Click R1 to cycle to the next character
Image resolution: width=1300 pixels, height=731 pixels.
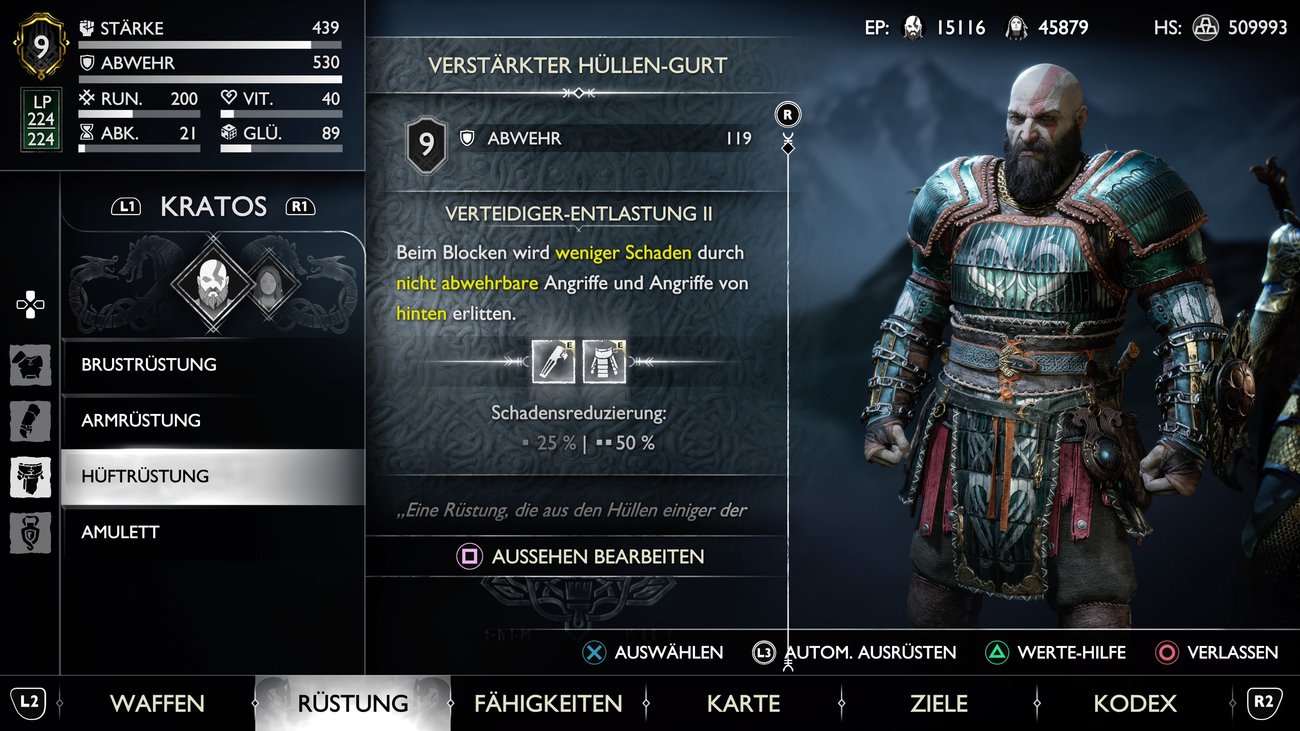pyautogui.click(x=300, y=206)
